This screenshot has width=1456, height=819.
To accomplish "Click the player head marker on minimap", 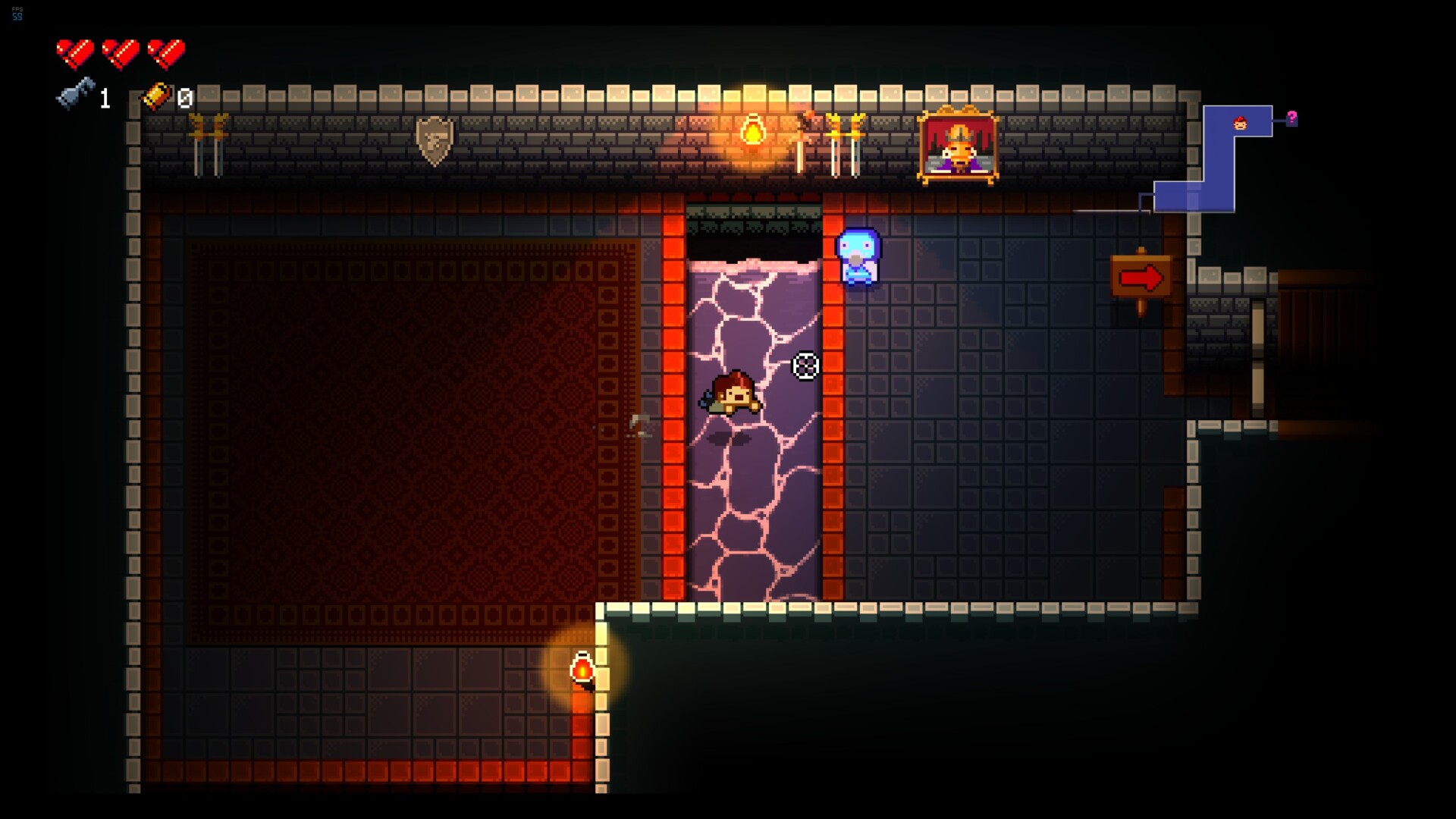I will coord(1240,123).
